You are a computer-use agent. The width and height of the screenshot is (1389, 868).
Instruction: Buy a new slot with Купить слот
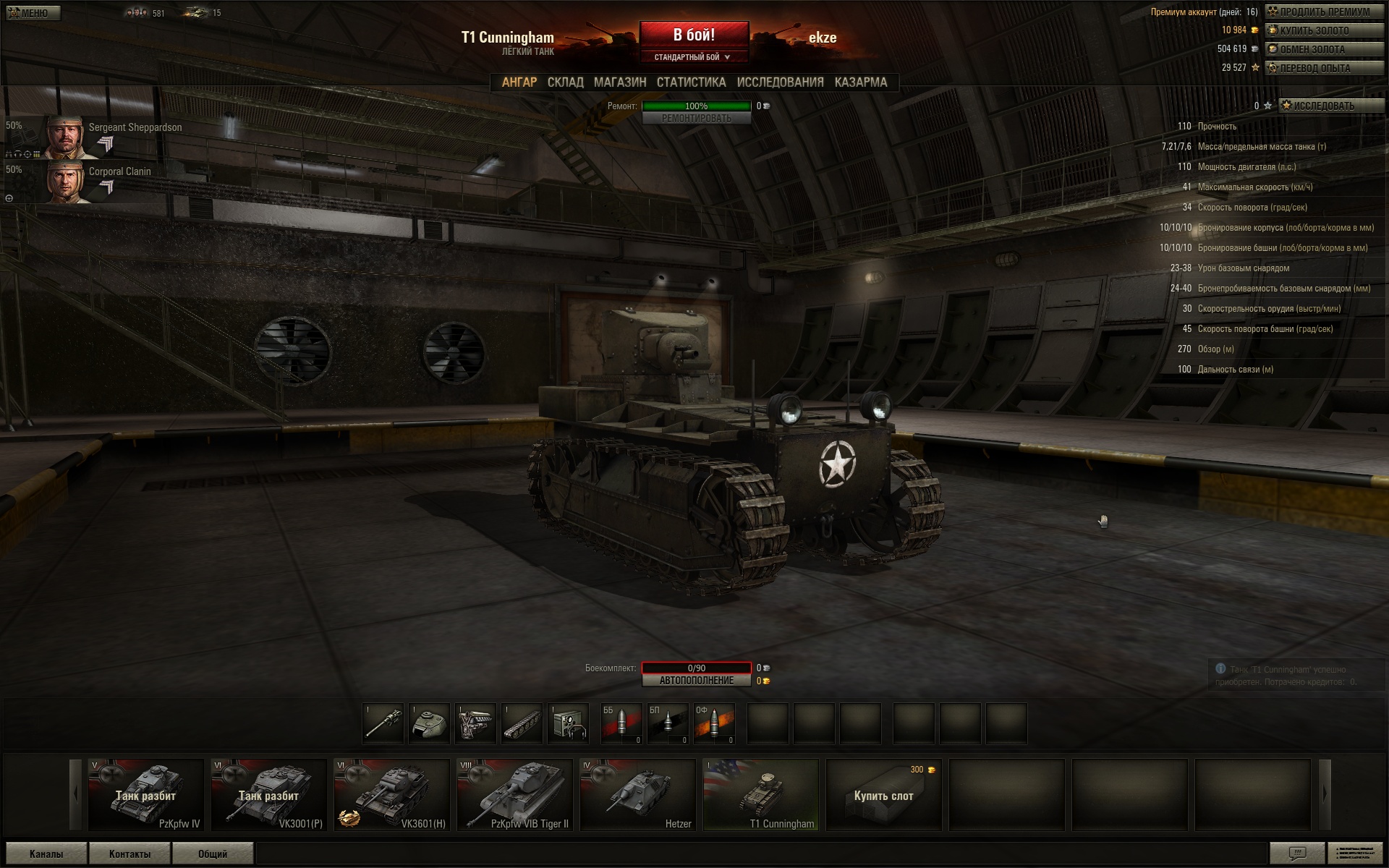883,795
